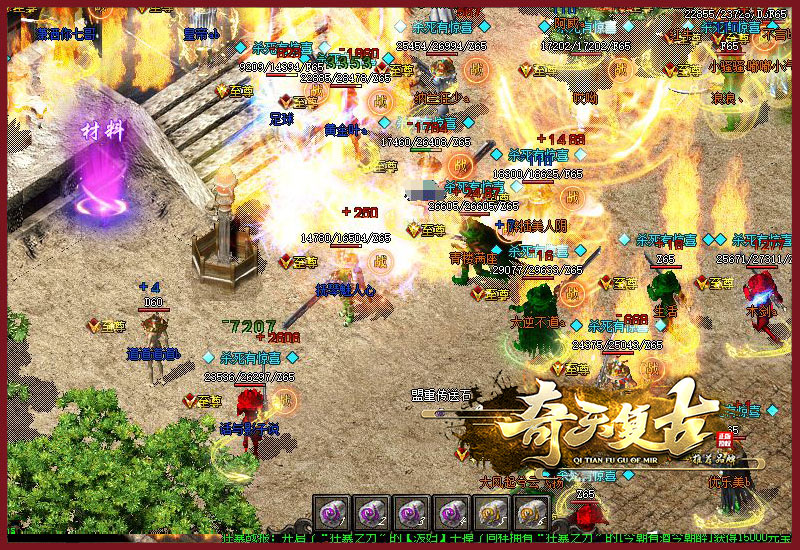Image resolution: width=800 pixels, height=550 pixels.
Task: Use the purple scroll in hotbar slot 1
Action: [331, 513]
